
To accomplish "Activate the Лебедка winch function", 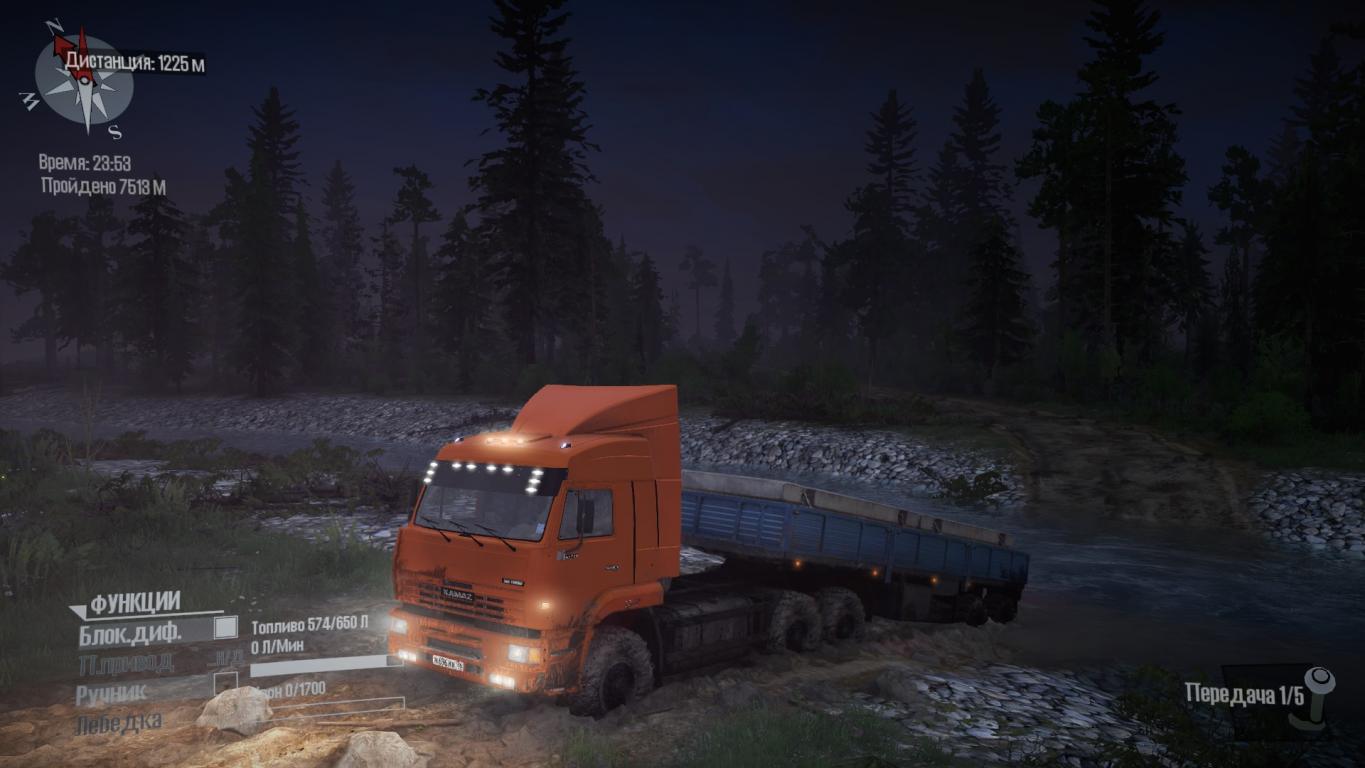I will [118, 721].
